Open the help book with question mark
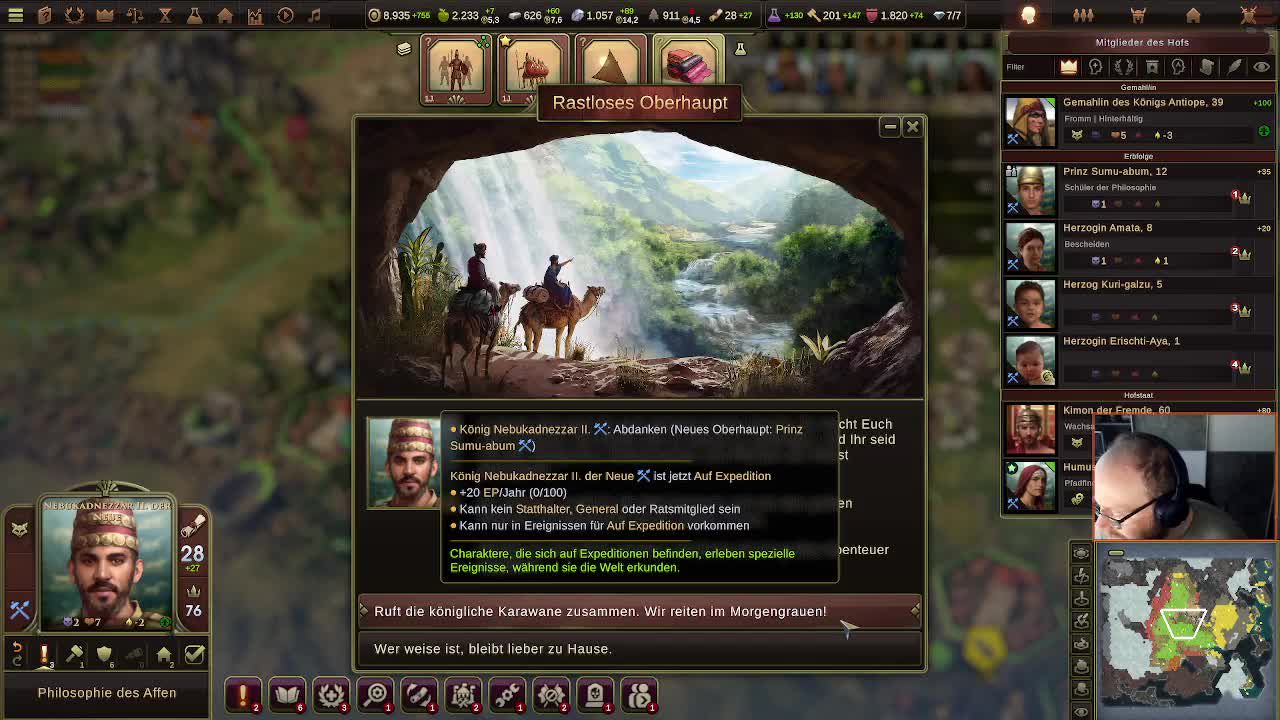The image size is (1280, 720). 45,15
